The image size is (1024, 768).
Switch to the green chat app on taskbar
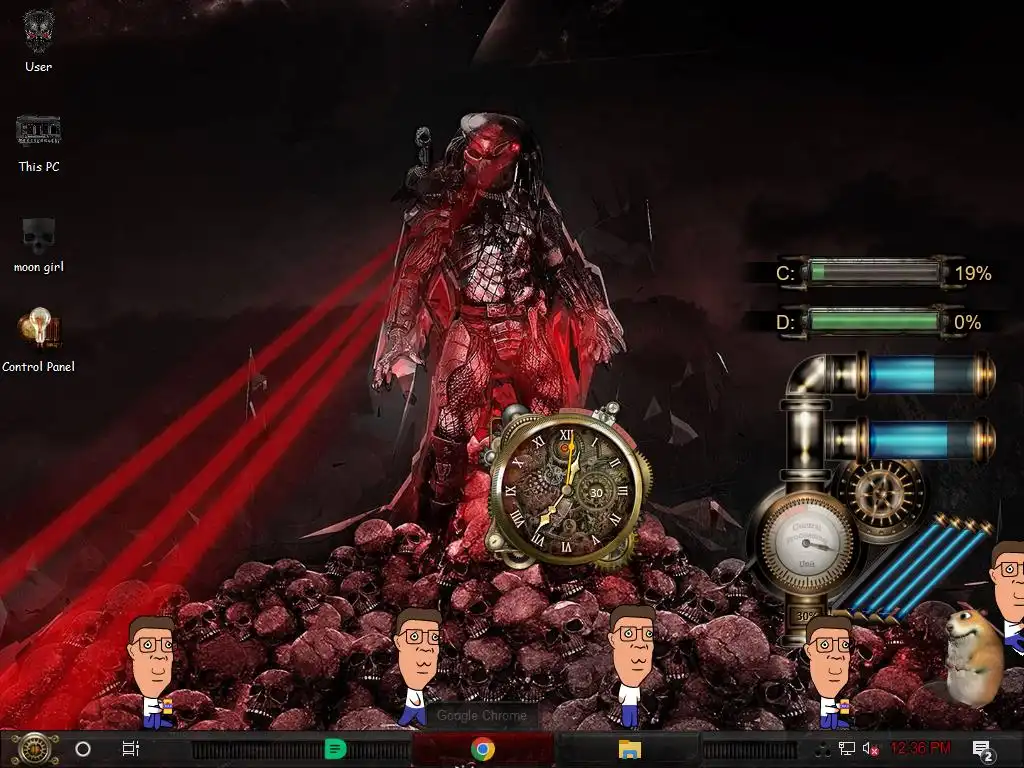(336, 748)
